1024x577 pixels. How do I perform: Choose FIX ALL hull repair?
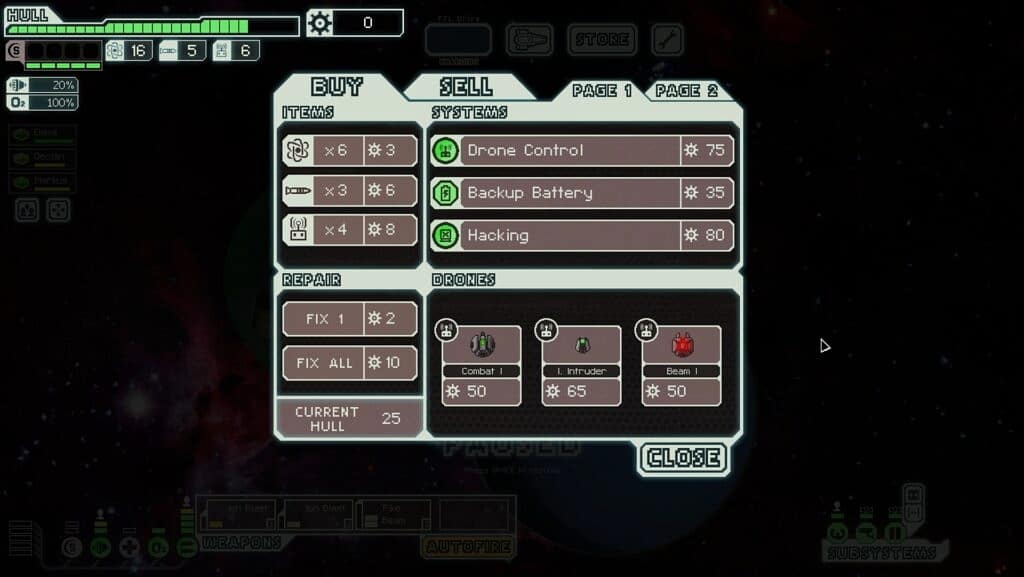point(350,362)
